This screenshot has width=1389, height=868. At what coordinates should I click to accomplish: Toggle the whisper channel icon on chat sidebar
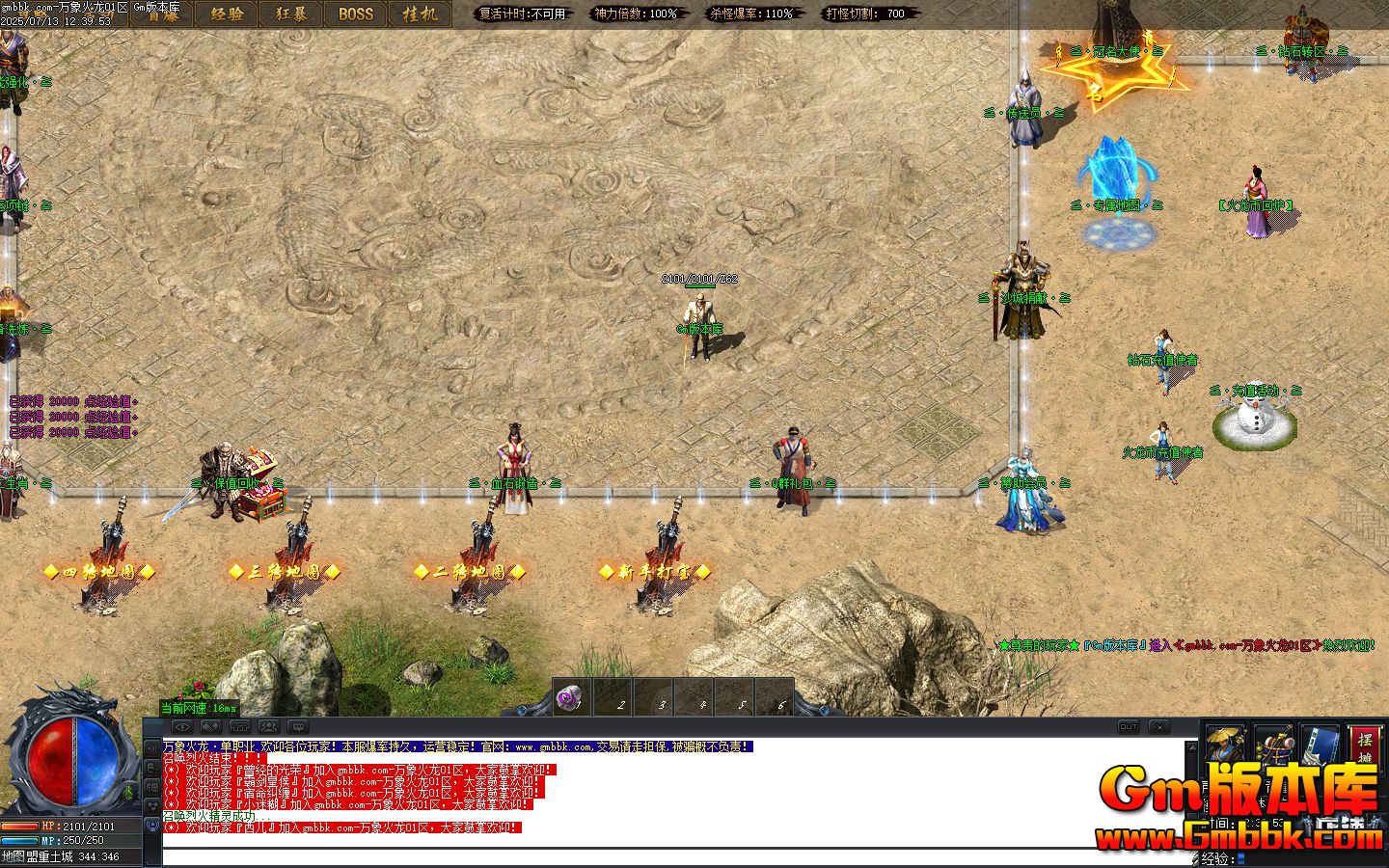152,769
